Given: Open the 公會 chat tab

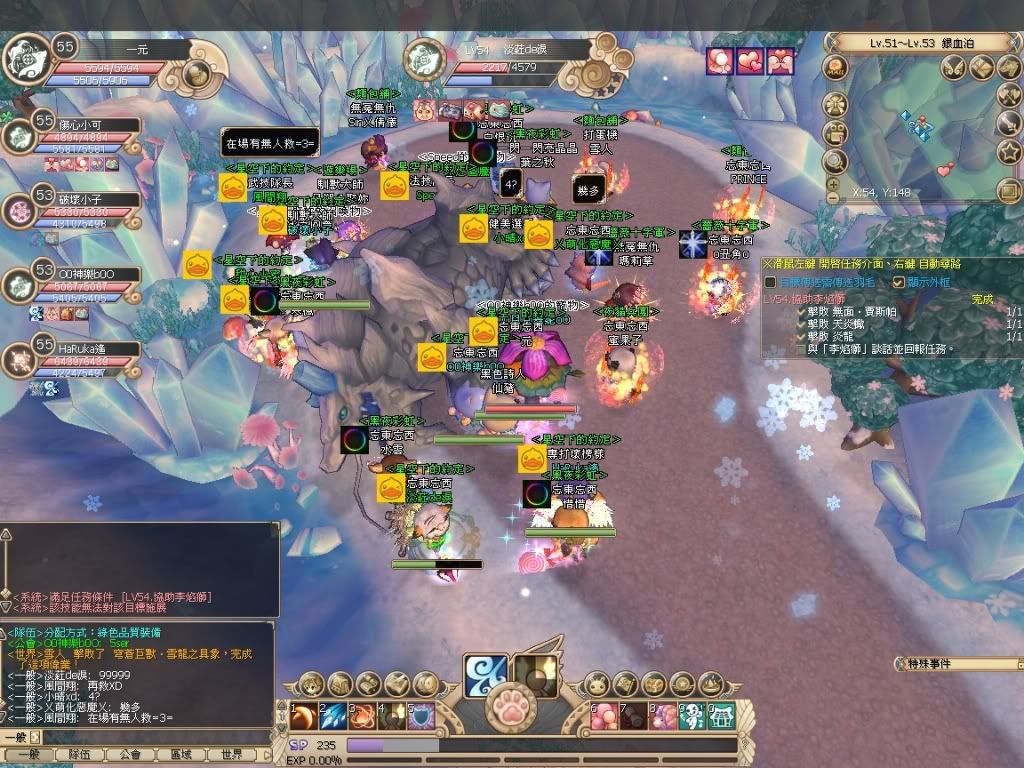Looking at the screenshot, I should (129, 755).
